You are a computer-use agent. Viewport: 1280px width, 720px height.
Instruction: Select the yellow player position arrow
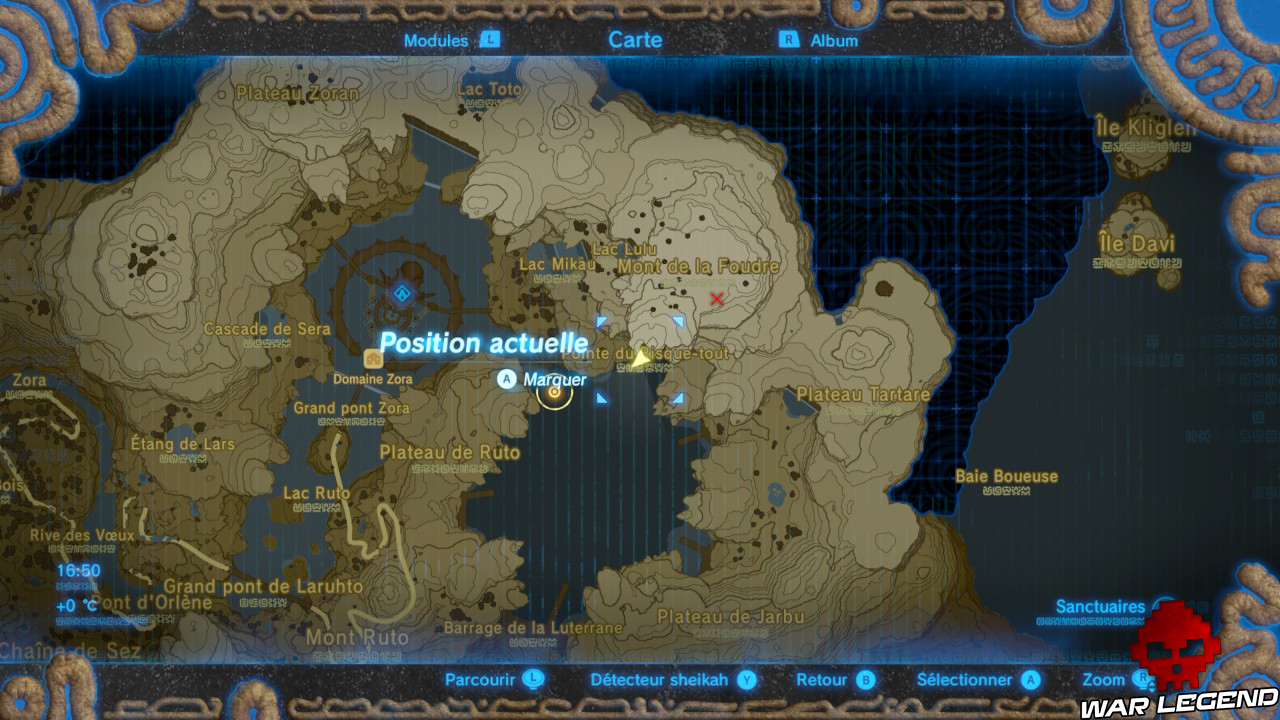click(640, 360)
